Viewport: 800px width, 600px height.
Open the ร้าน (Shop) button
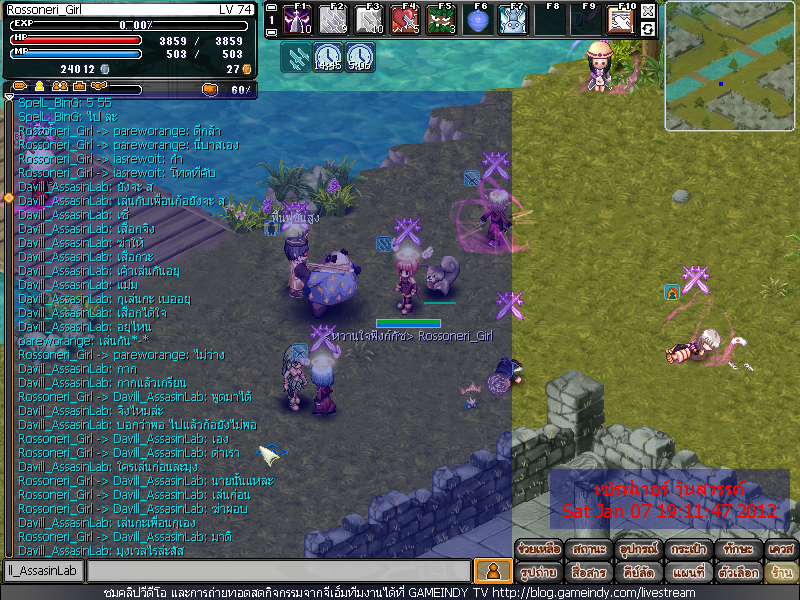click(780, 573)
